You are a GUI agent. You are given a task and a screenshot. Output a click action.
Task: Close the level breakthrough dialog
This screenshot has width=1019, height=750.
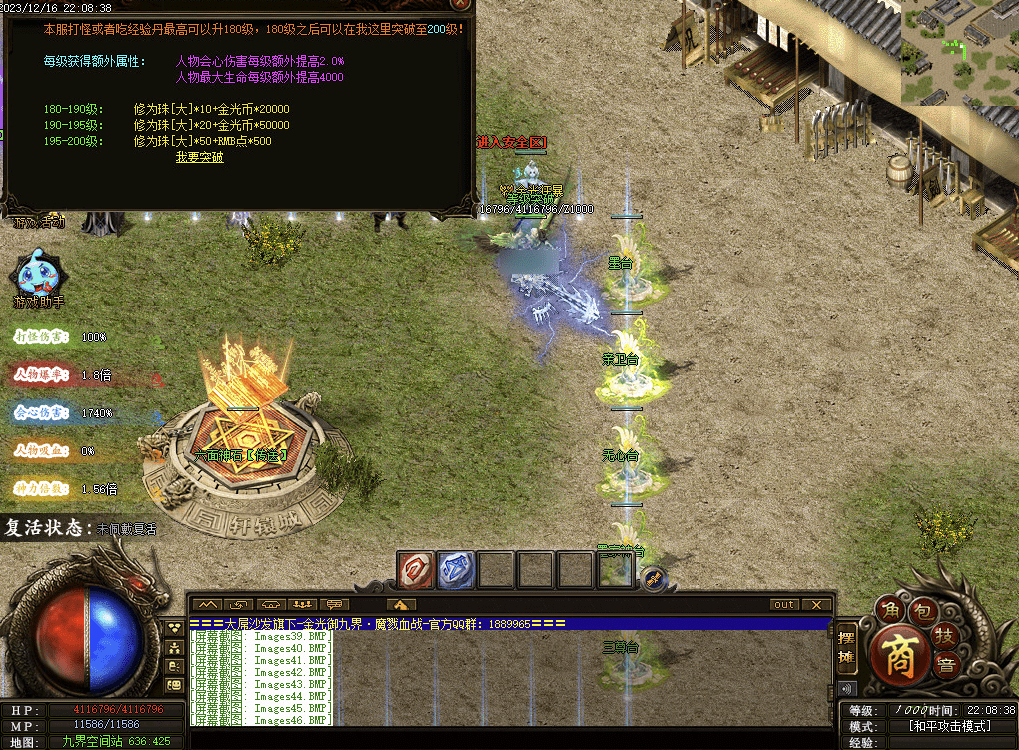[459, 5]
